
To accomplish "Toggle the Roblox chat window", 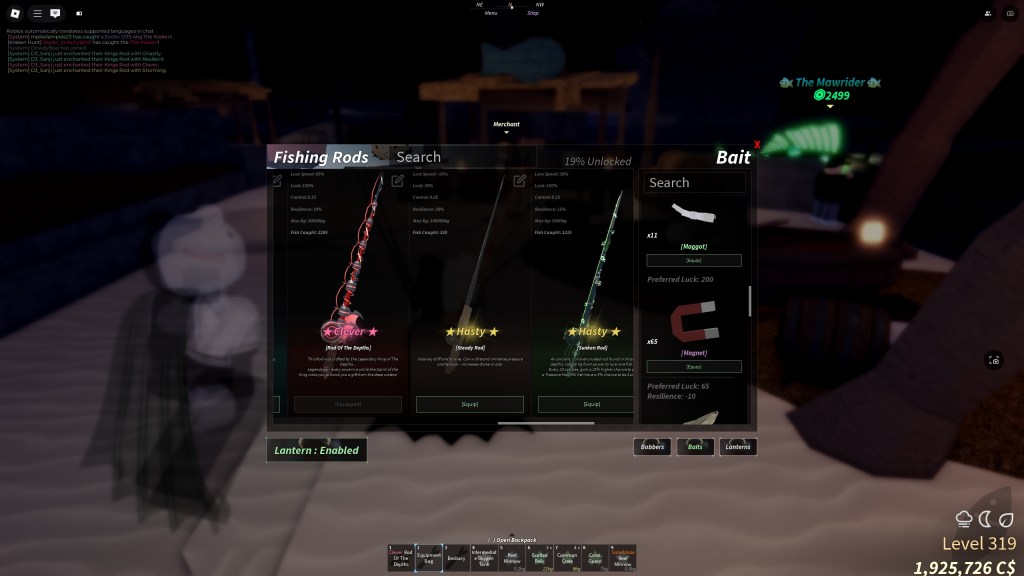I will [x=54, y=14].
